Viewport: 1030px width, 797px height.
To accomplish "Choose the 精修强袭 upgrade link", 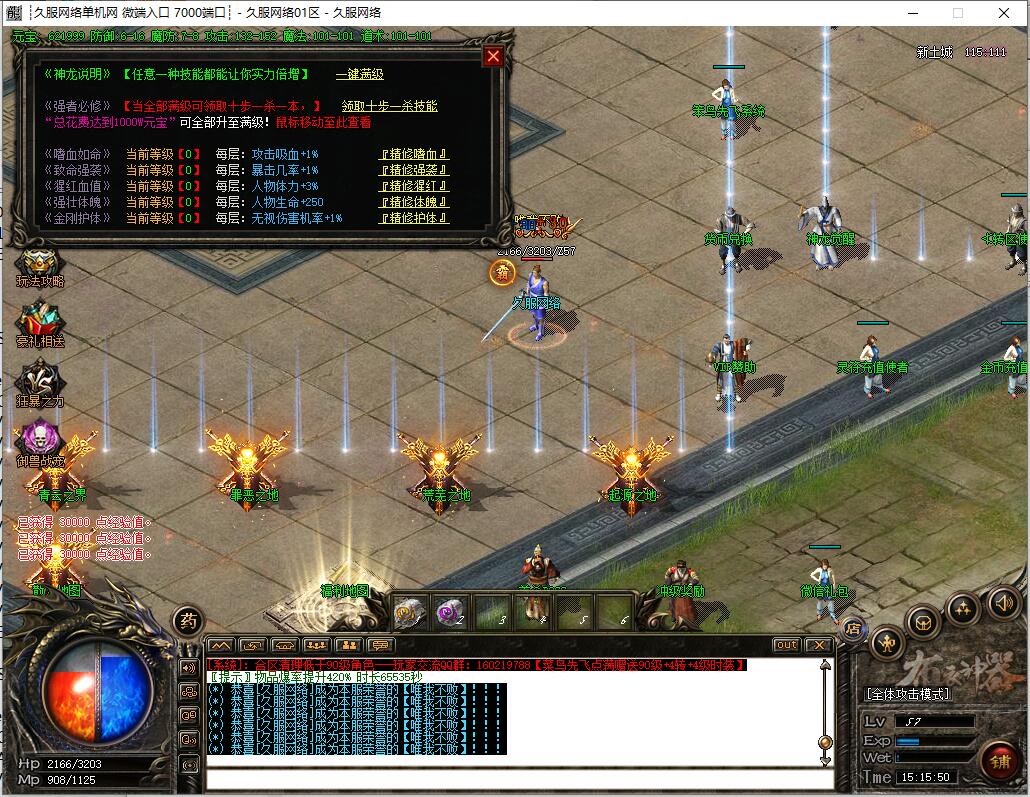I will tap(414, 170).
